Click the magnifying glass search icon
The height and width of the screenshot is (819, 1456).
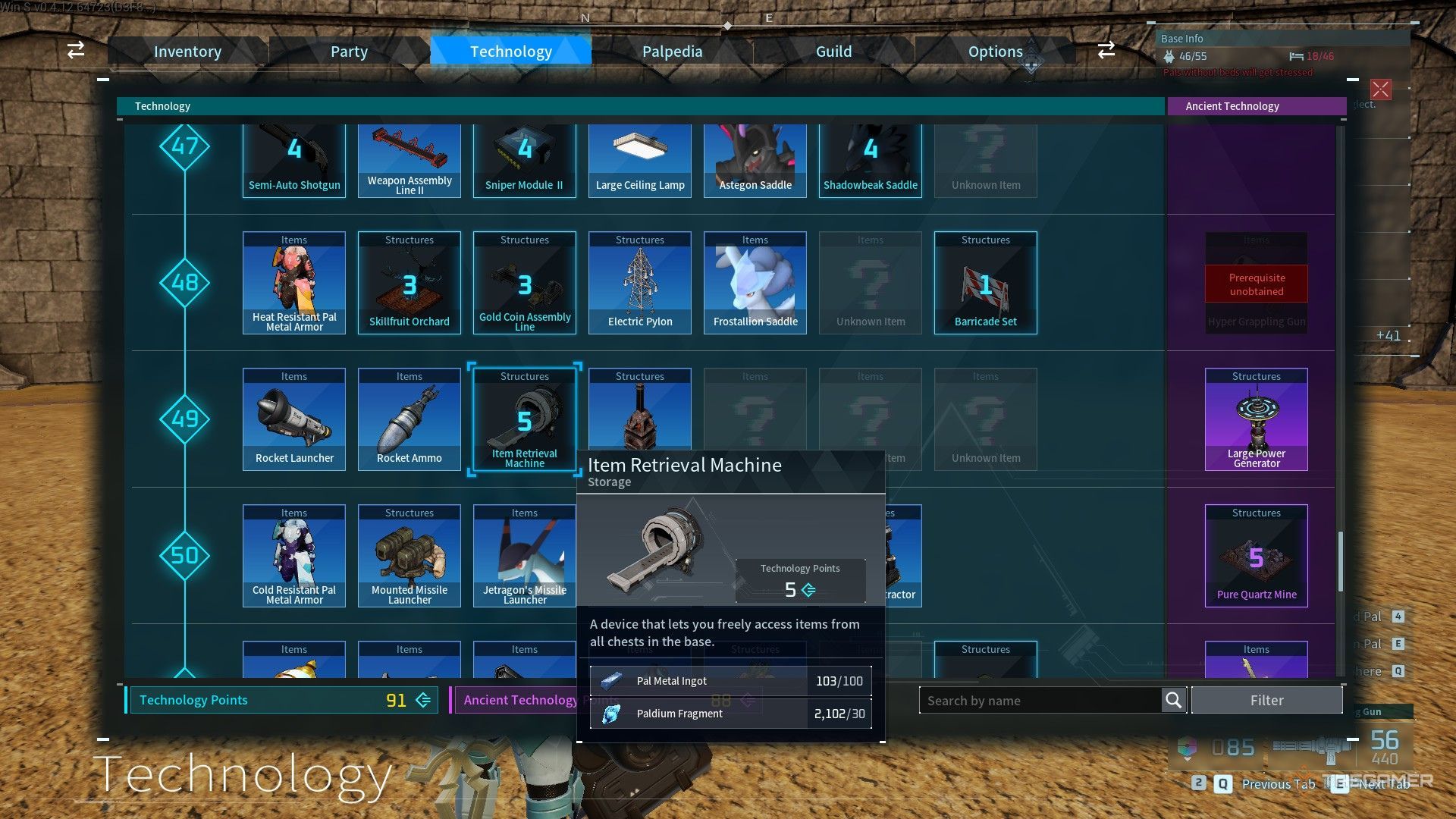pos(1172,700)
